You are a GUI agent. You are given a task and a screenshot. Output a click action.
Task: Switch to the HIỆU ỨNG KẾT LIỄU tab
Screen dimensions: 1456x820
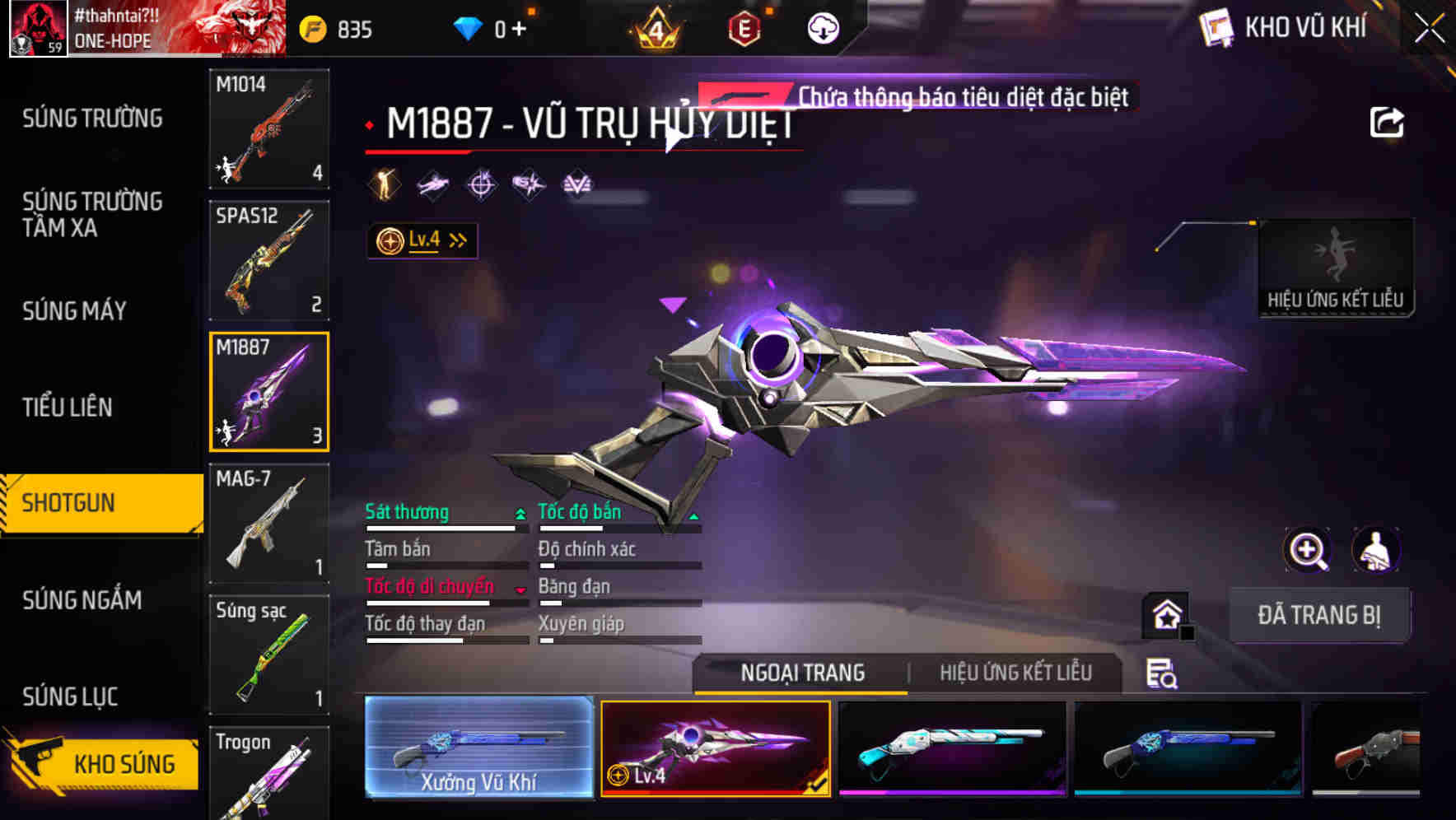(x=1015, y=673)
